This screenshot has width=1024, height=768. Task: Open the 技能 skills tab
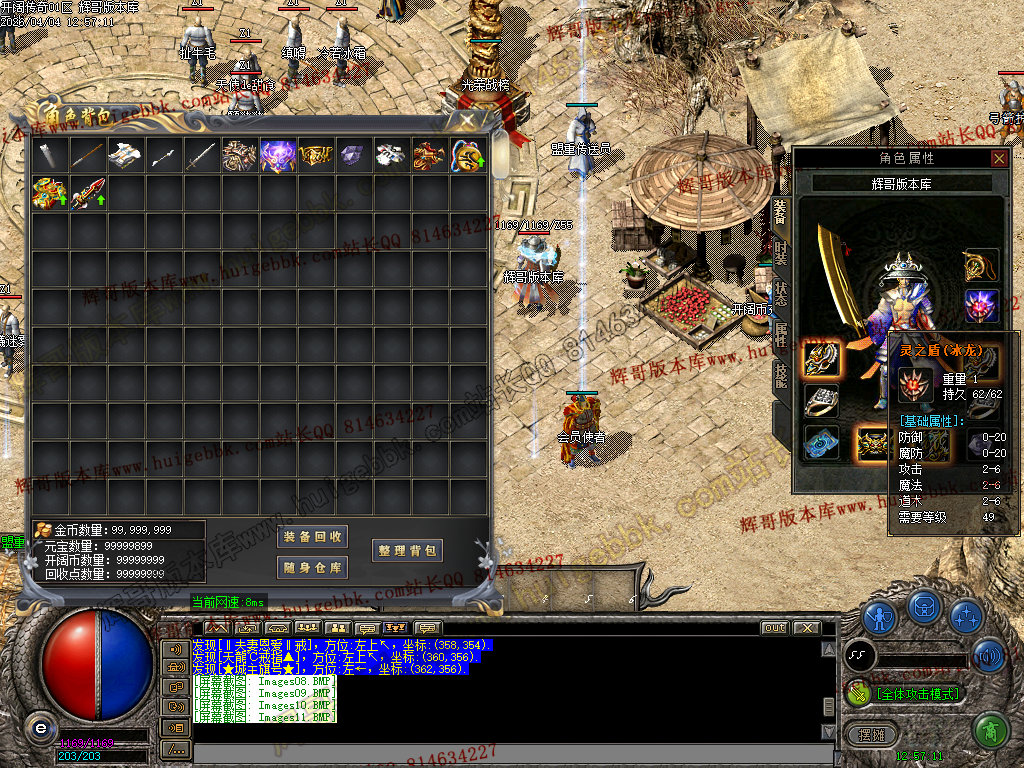pyautogui.click(x=780, y=375)
